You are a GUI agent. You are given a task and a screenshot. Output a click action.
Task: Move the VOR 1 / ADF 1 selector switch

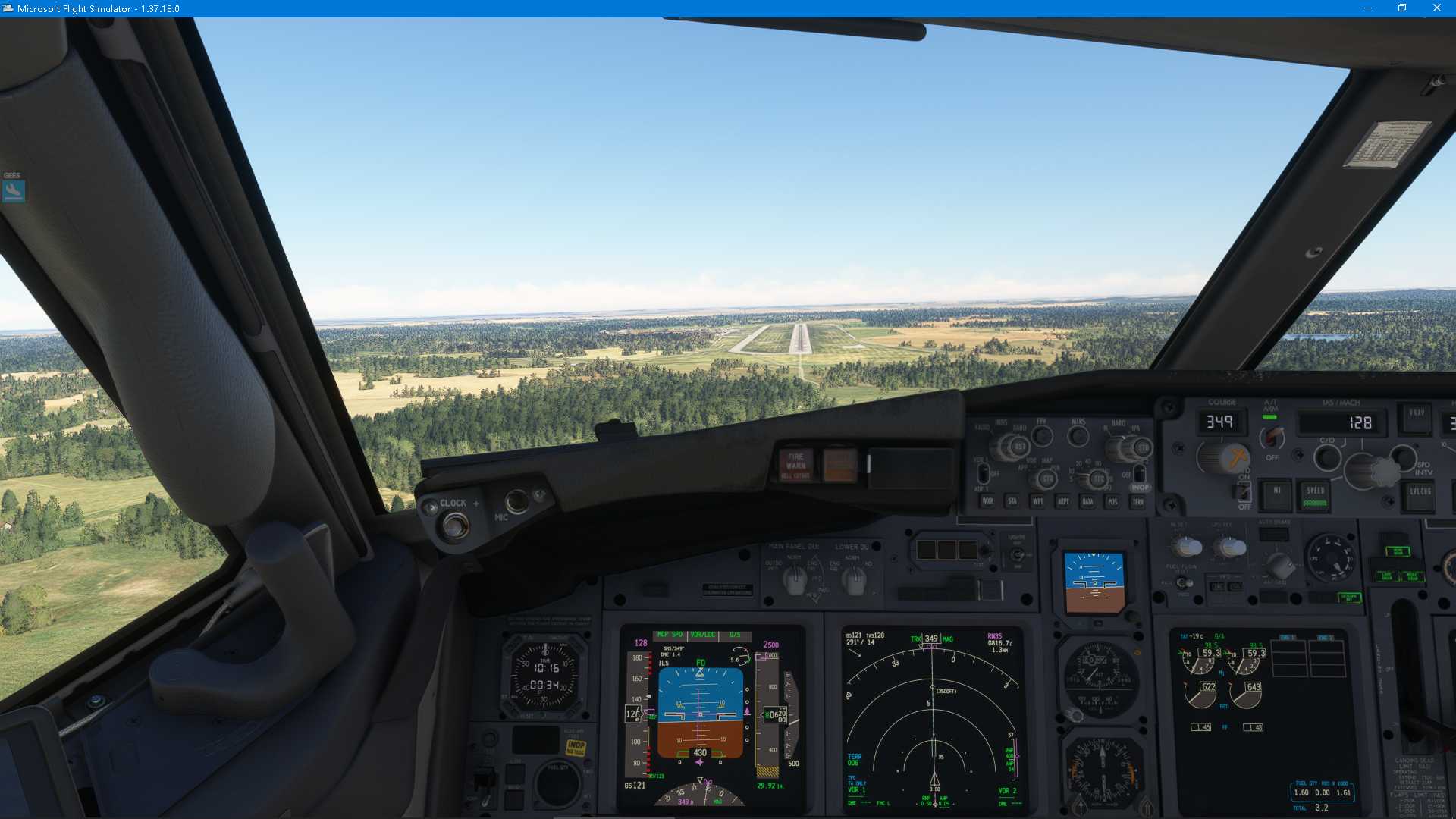click(x=982, y=472)
